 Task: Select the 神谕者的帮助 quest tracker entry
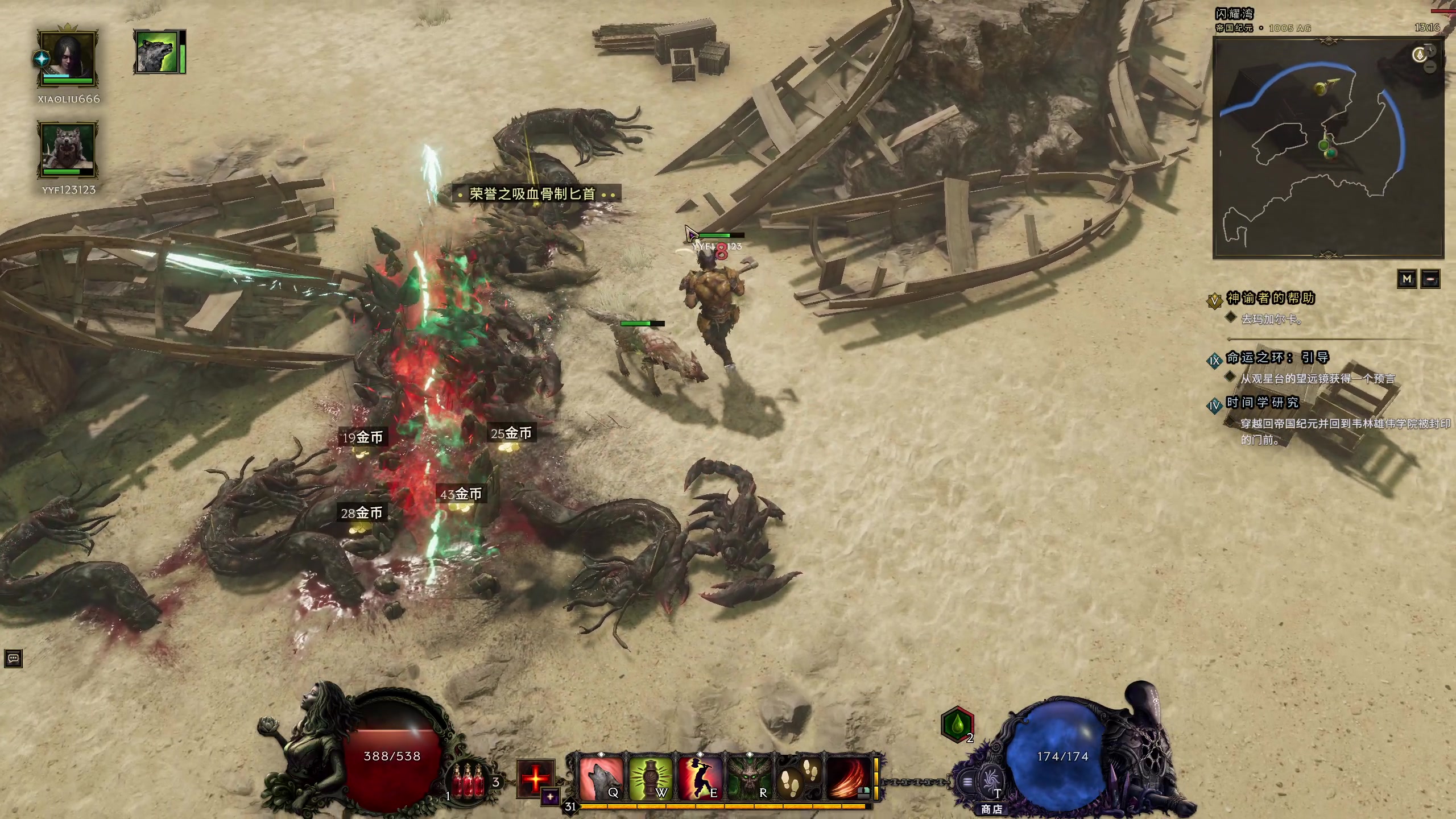[1270, 298]
